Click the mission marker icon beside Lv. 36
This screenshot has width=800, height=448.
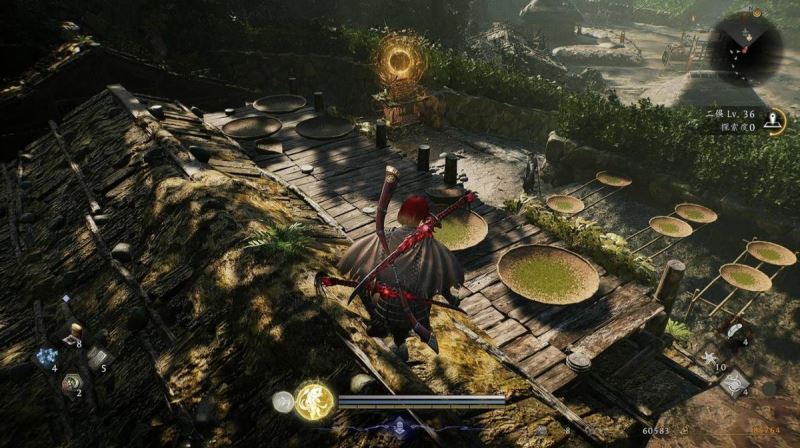point(773,122)
